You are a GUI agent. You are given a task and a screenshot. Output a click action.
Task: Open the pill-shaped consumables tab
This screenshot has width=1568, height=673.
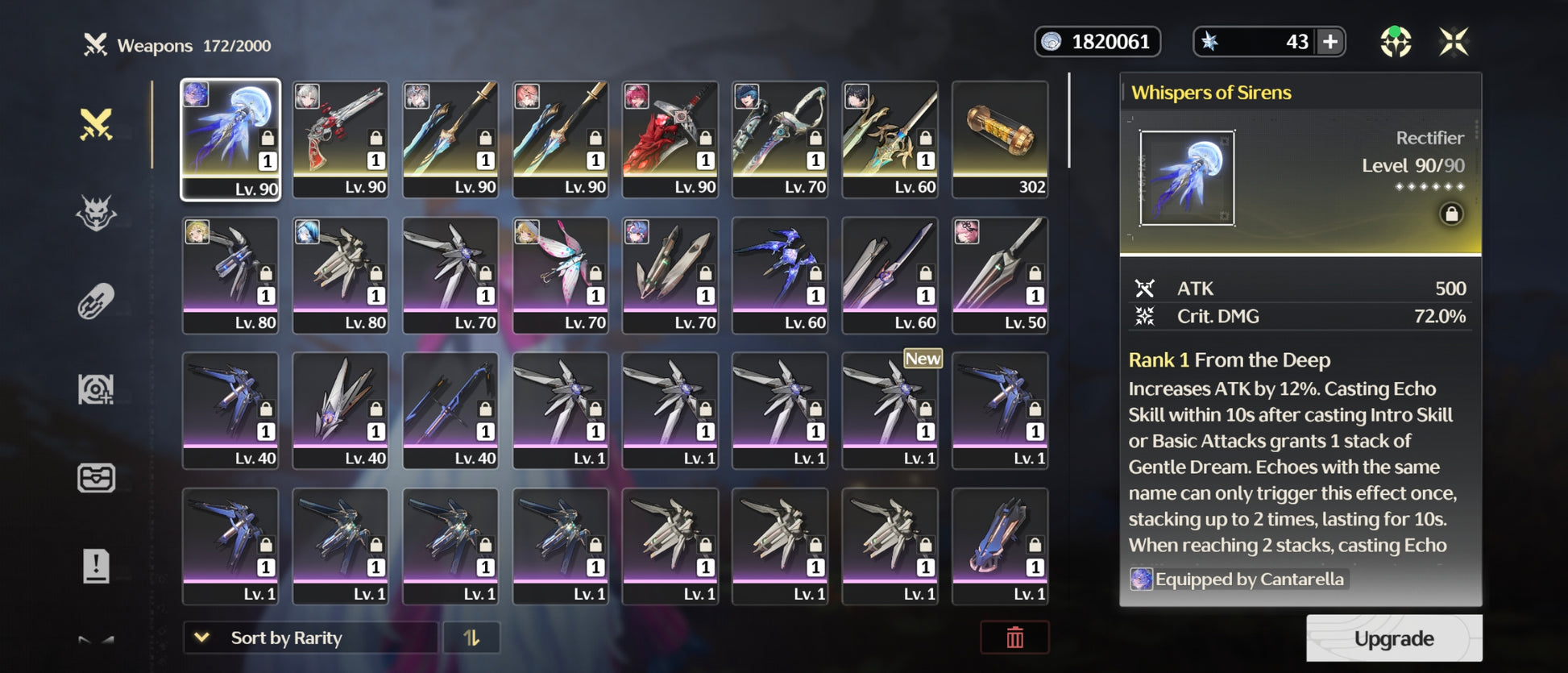point(96,301)
